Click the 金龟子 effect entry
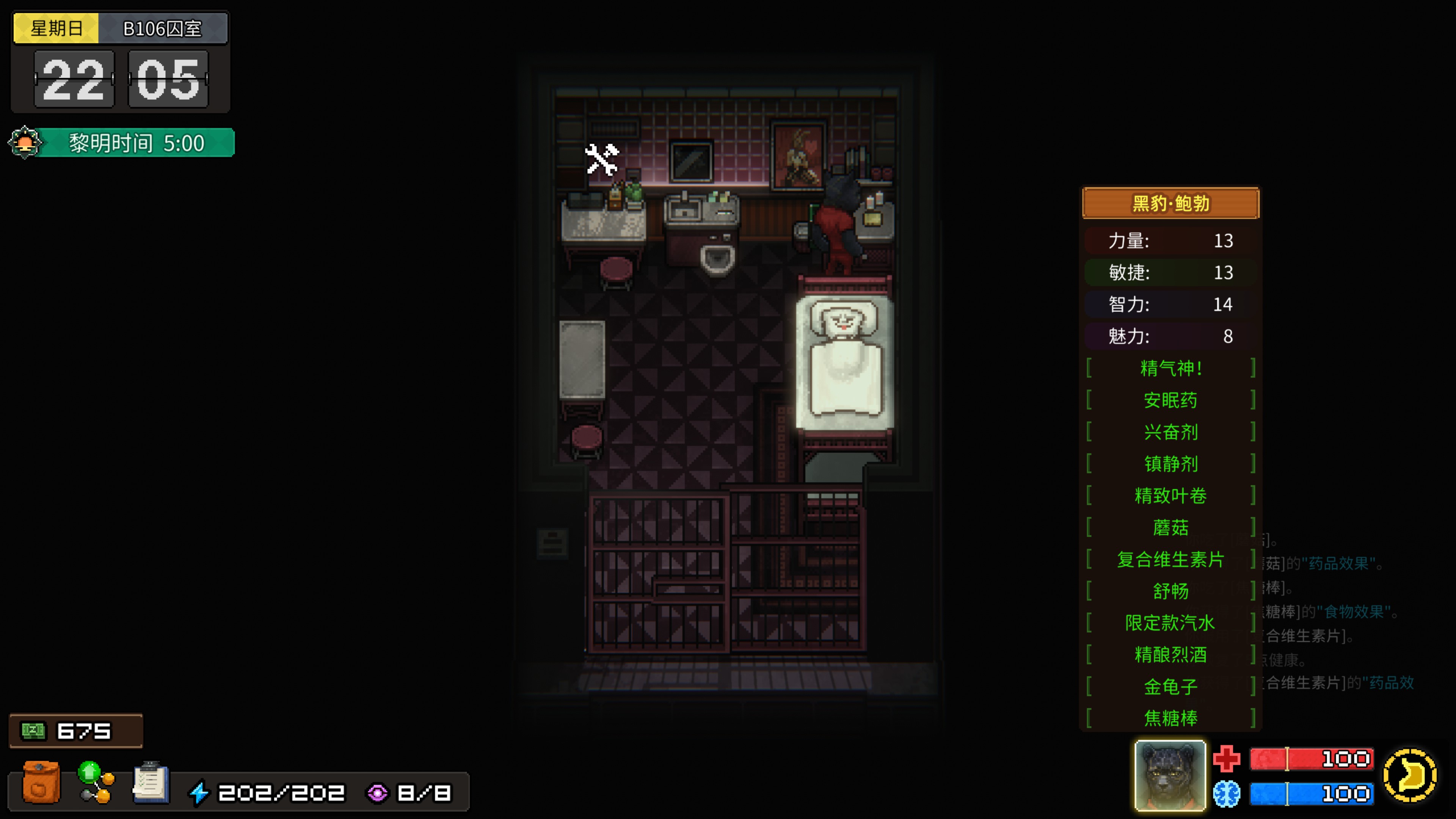1456x819 pixels. pyautogui.click(x=1170, y=687)
